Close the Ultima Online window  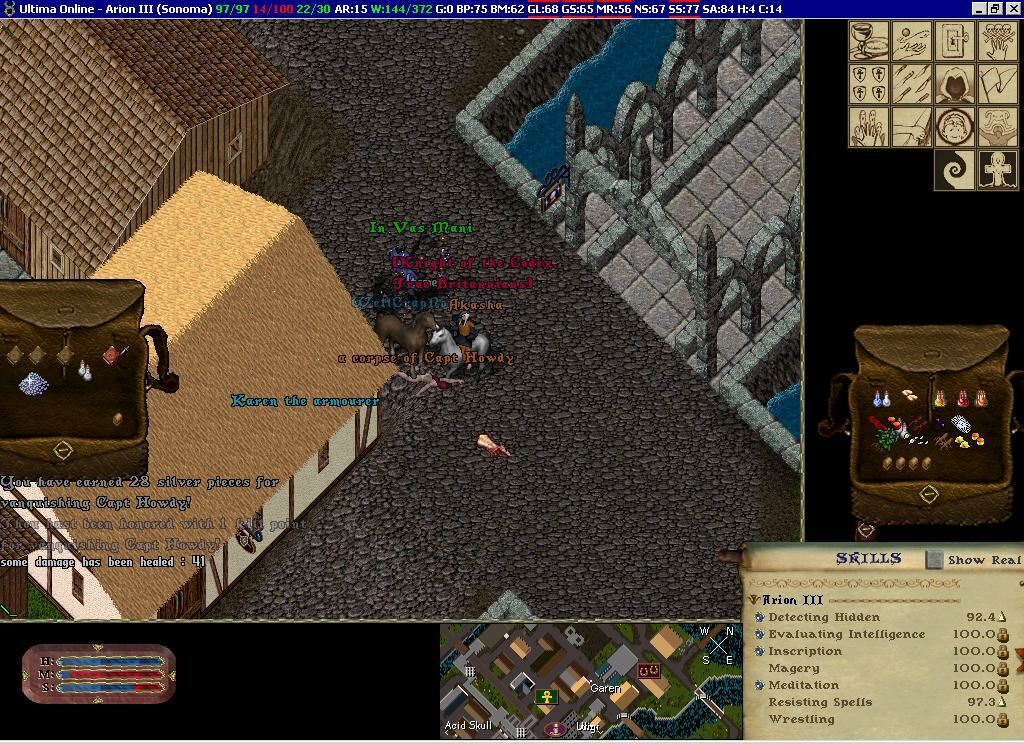pyautogui.click(x=1012, y=9)
